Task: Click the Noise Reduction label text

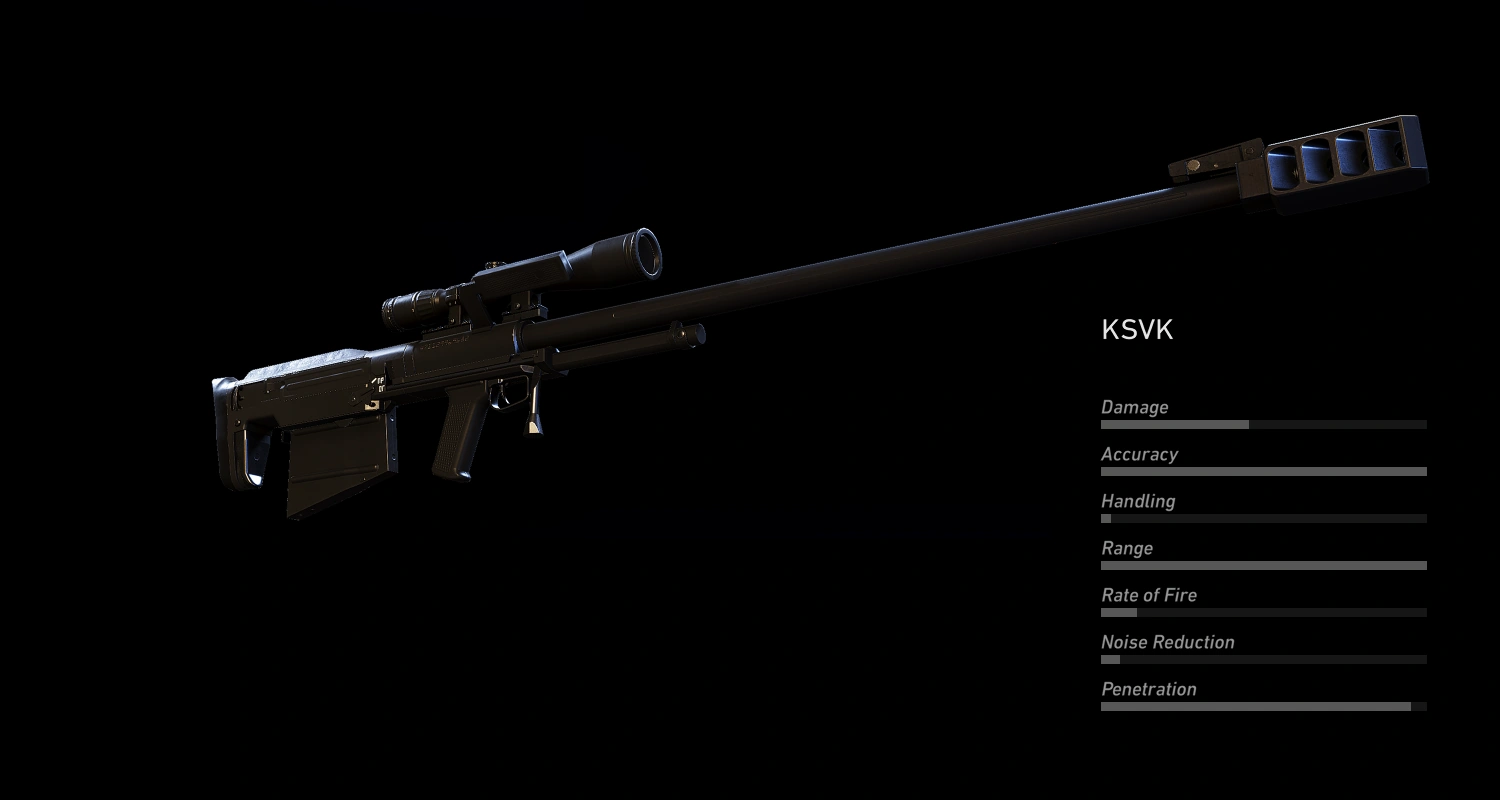Action: (x=1167, y=642)
